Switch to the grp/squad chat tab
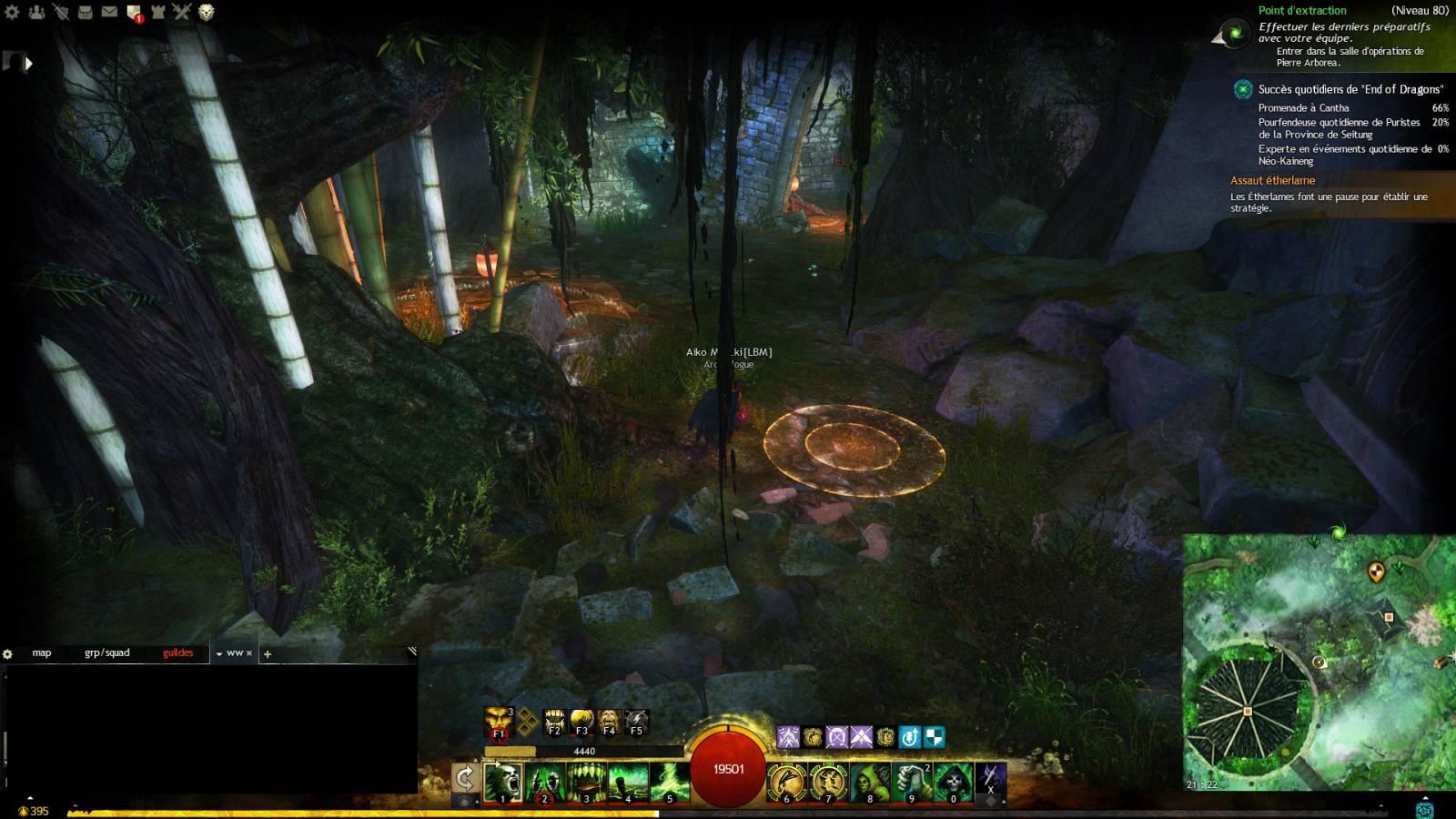 [107, 652]
